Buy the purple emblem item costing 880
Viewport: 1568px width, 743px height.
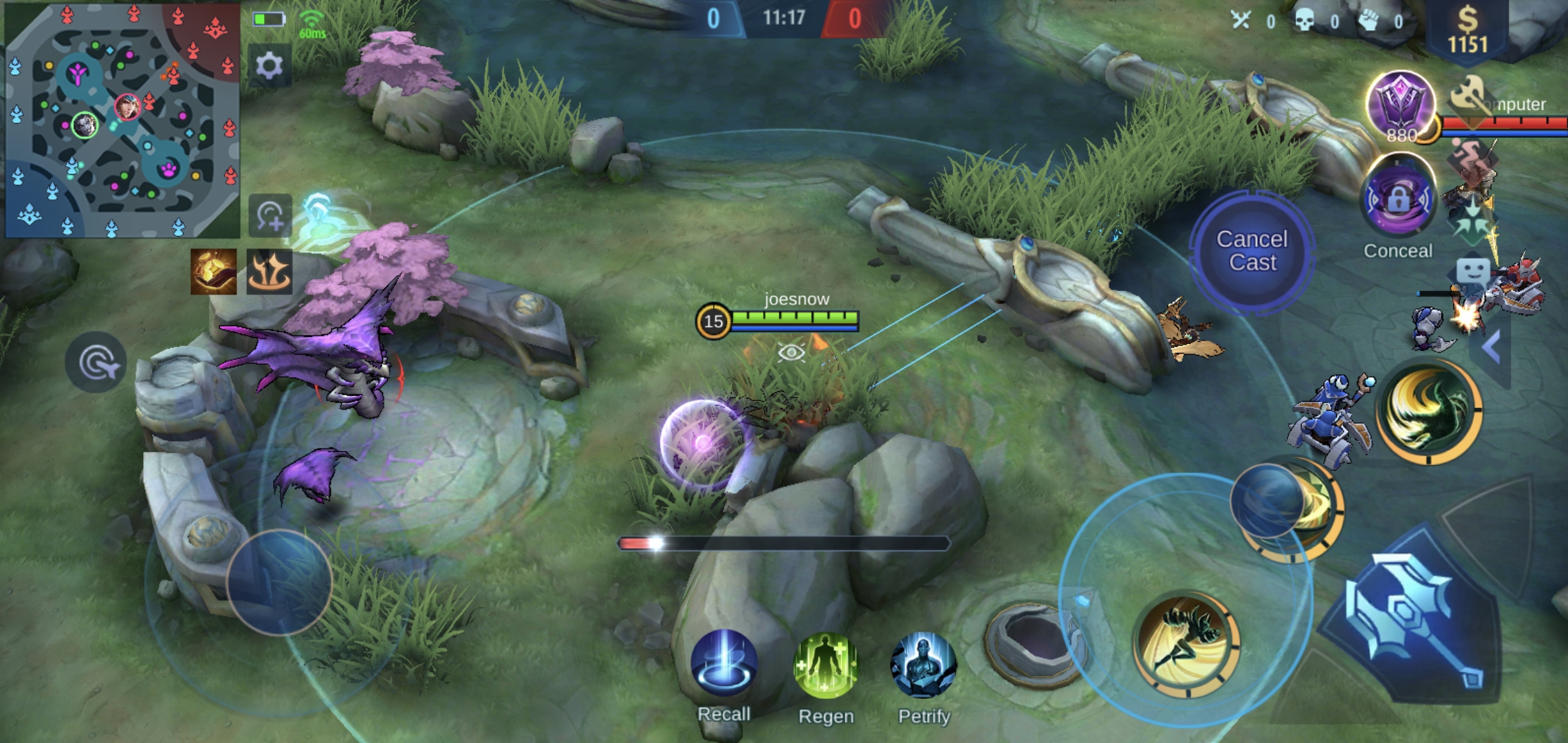(1400, 107)
